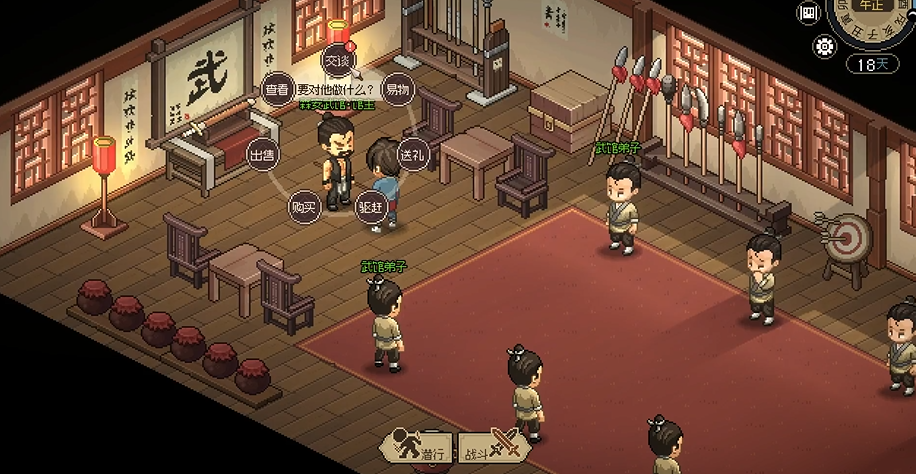Select the 查看 inspect option

(x=277, y=90)
